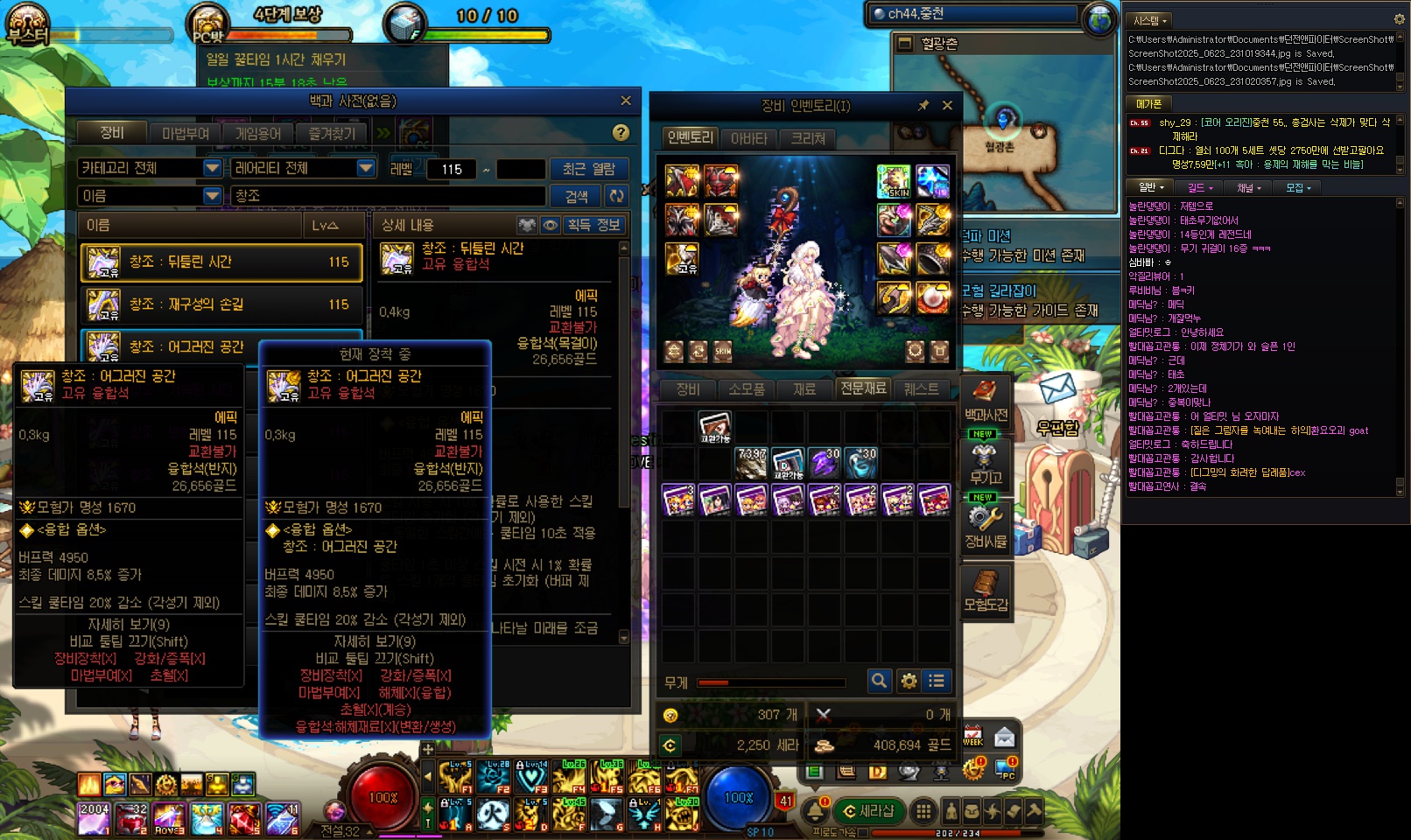Open the 백과사전 side button
Image resolution: width=1411 pixels, height=840 pixels.
point(986,401)
